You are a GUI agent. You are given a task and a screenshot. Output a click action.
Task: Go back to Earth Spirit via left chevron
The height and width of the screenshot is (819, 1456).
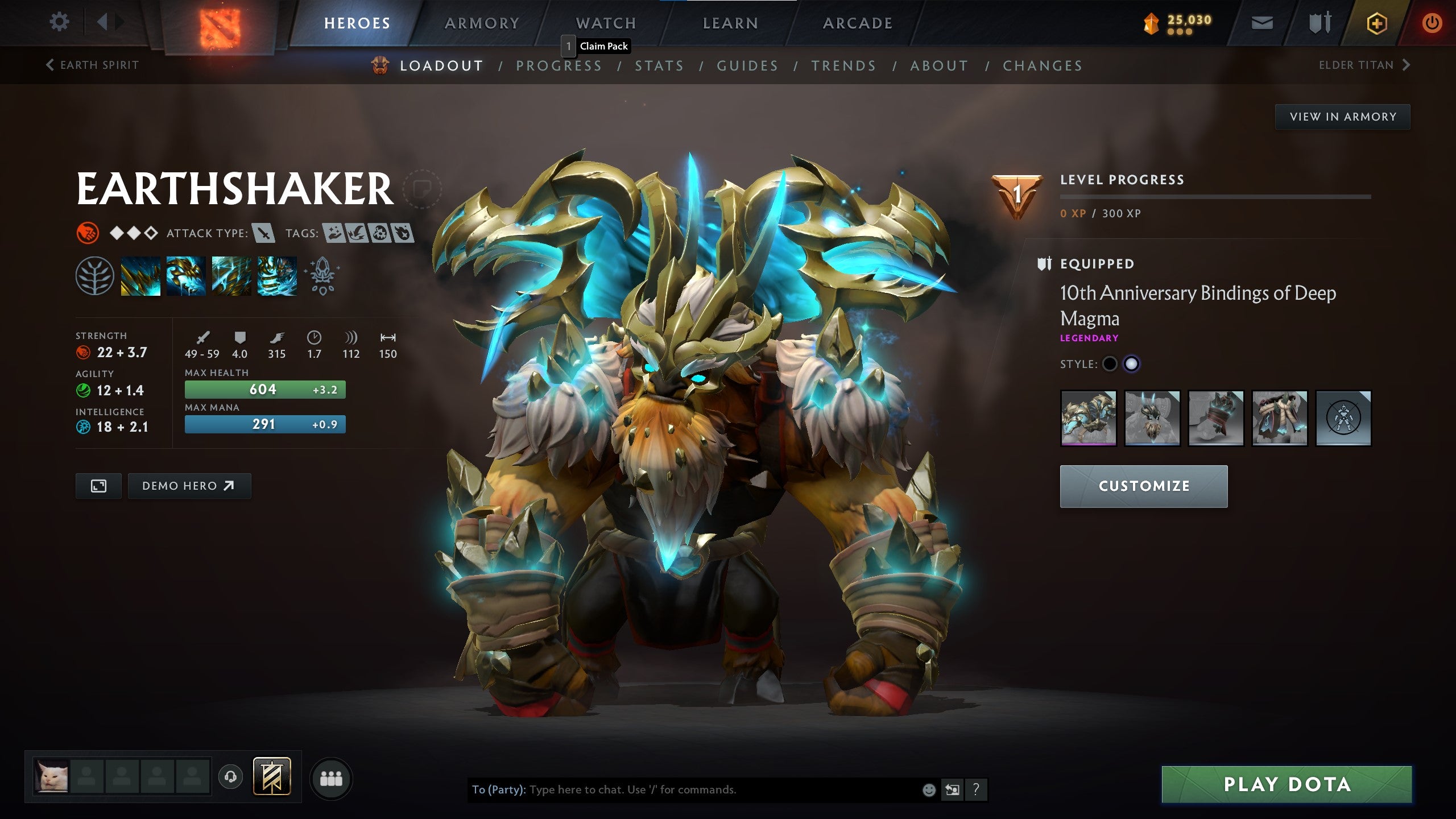(50, 65)
